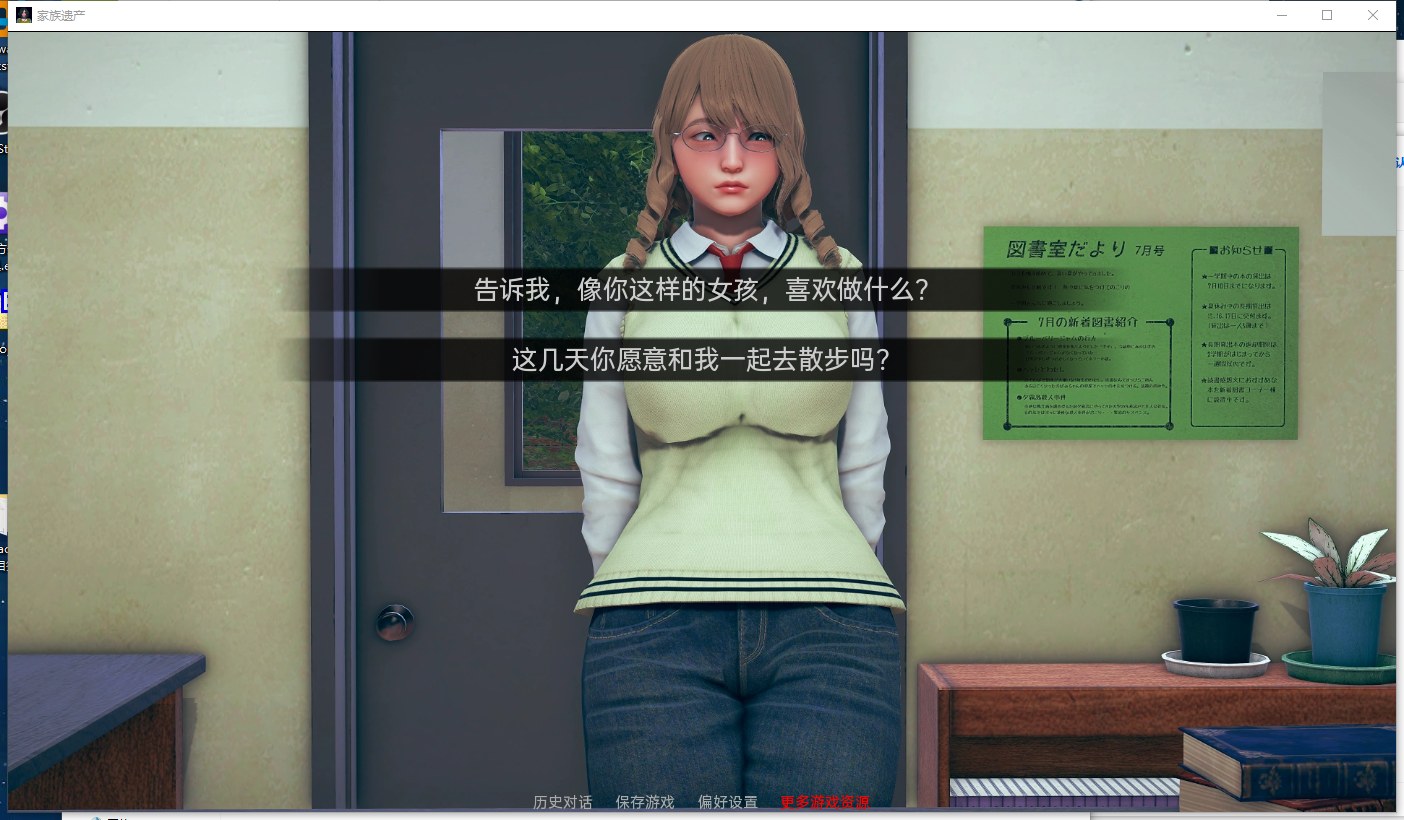The height and width of the screenshot is (820, 1404).
Task: Open the 偏好设置 preferences screen
Action: 727,802
